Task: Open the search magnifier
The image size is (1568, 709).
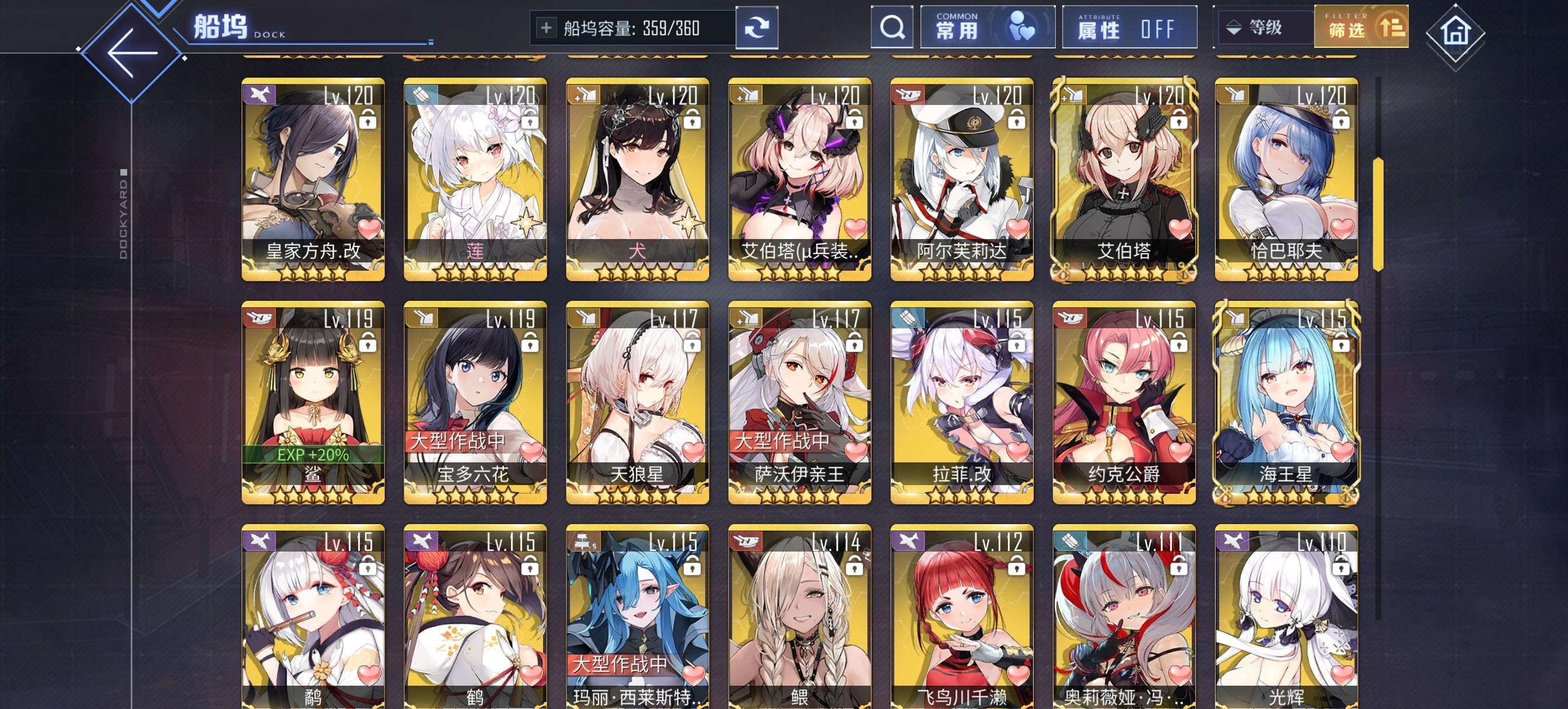Action: 892,28
